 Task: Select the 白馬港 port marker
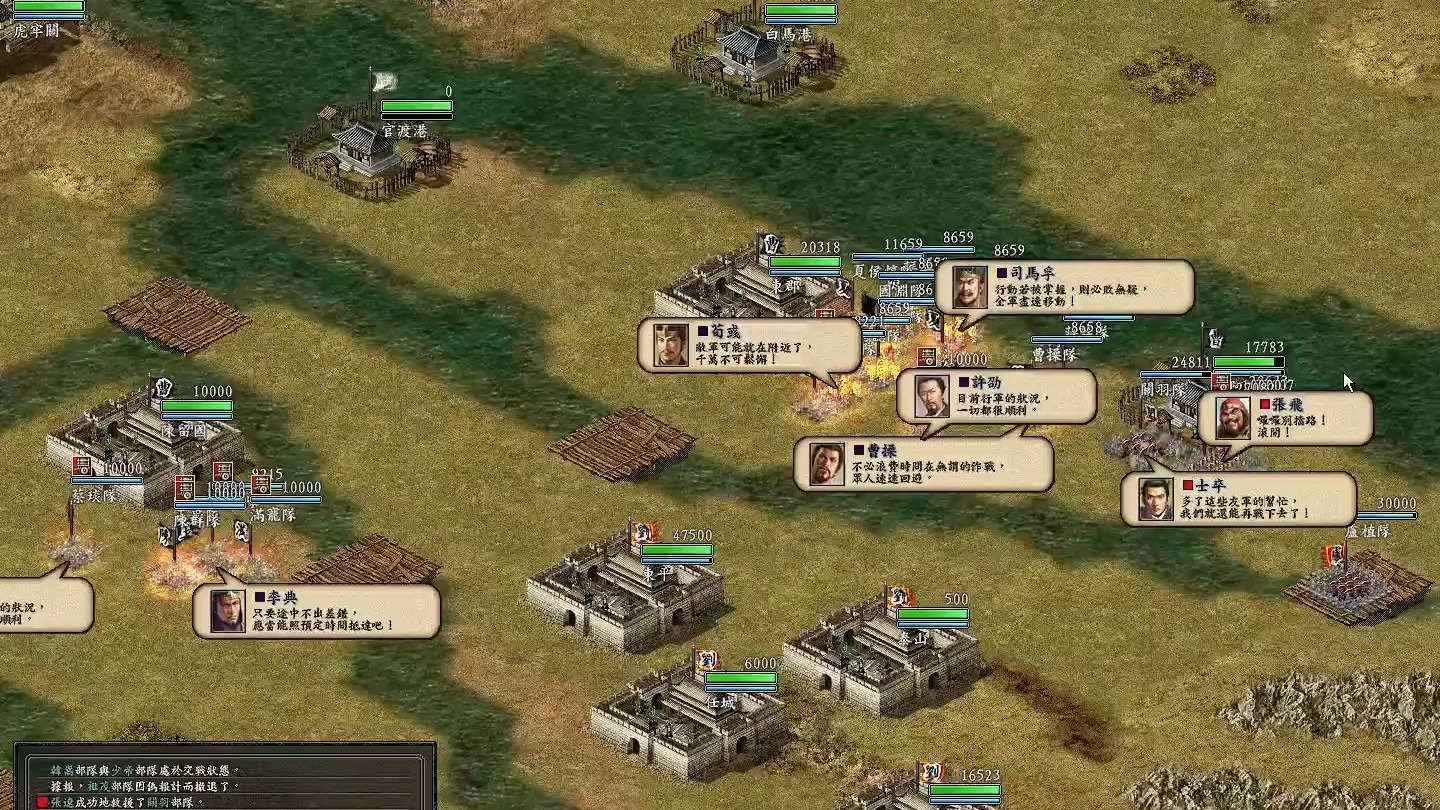(x=787, y=34)
